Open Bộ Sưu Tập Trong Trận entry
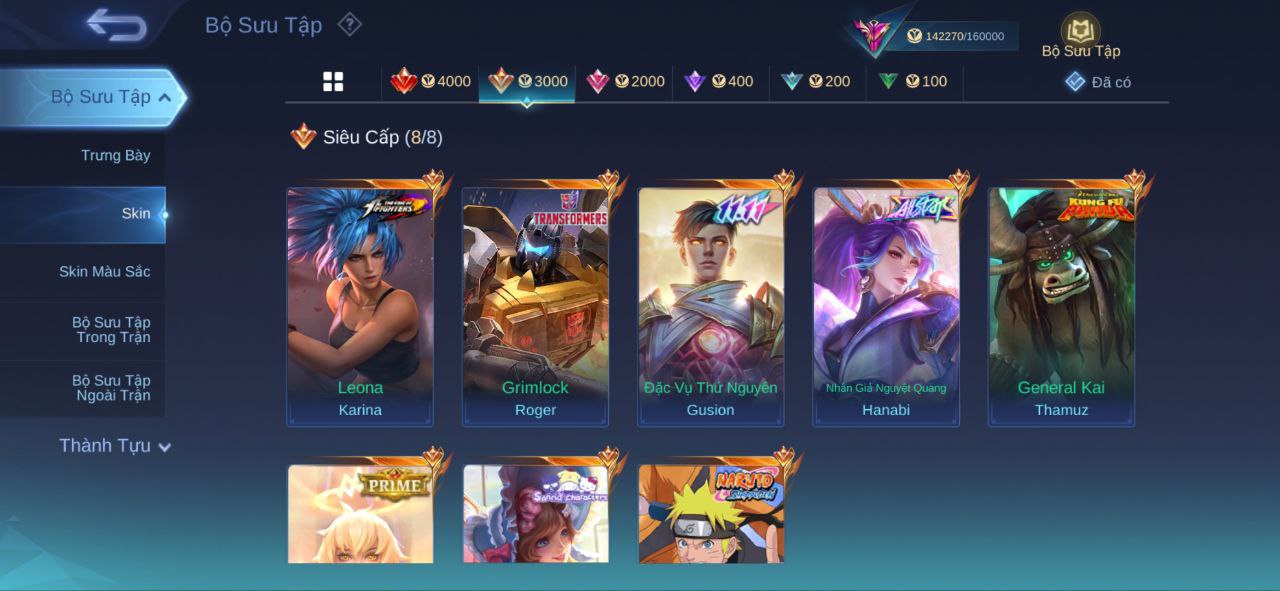This screenshot has height=591, width=1280. coord(110,329)
